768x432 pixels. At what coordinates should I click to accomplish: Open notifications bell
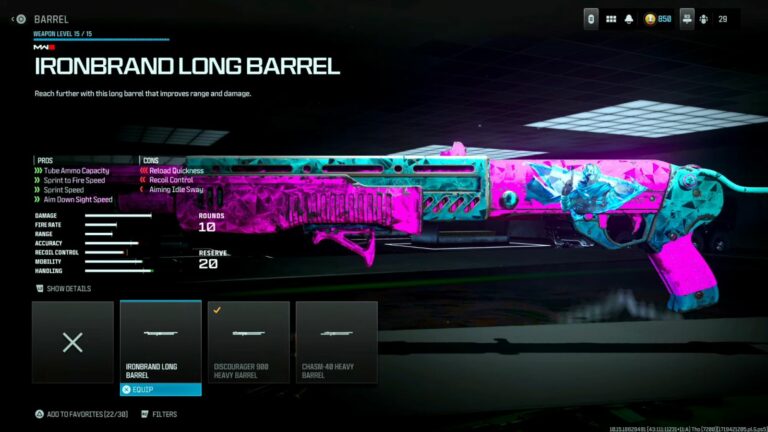(x=630, y=19)
